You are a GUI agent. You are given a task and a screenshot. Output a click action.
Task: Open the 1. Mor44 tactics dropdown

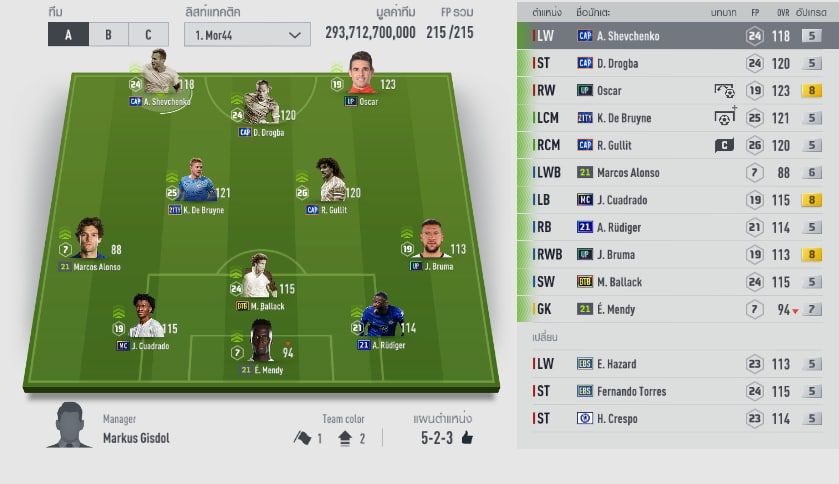click(247, 34)
